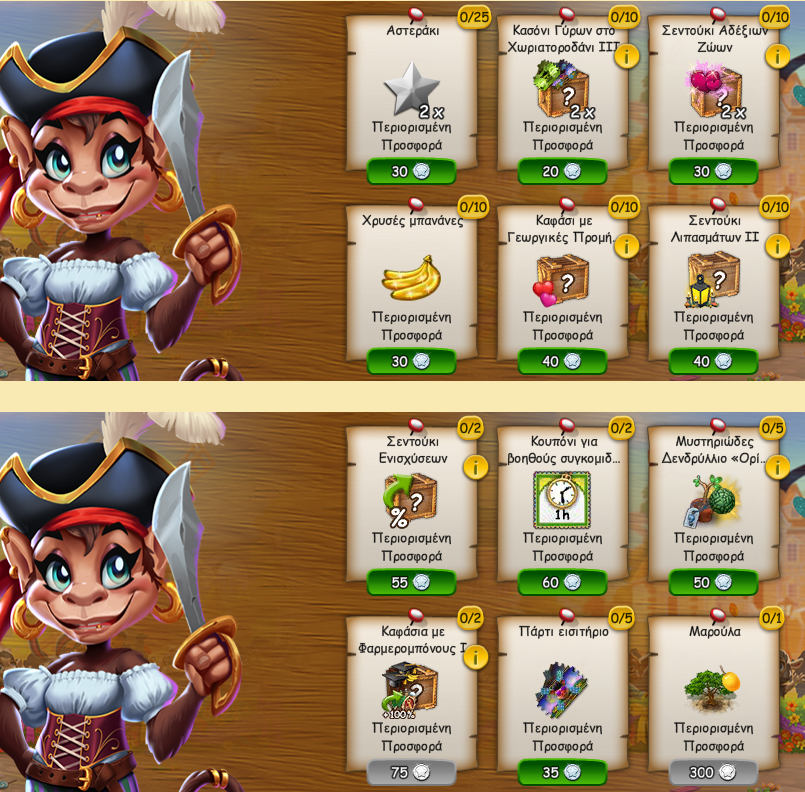This screenshot has width=805, height=792.
Task: Buy Σεντούκι Ενισχύσεων for 55
Action: point(411,583)
